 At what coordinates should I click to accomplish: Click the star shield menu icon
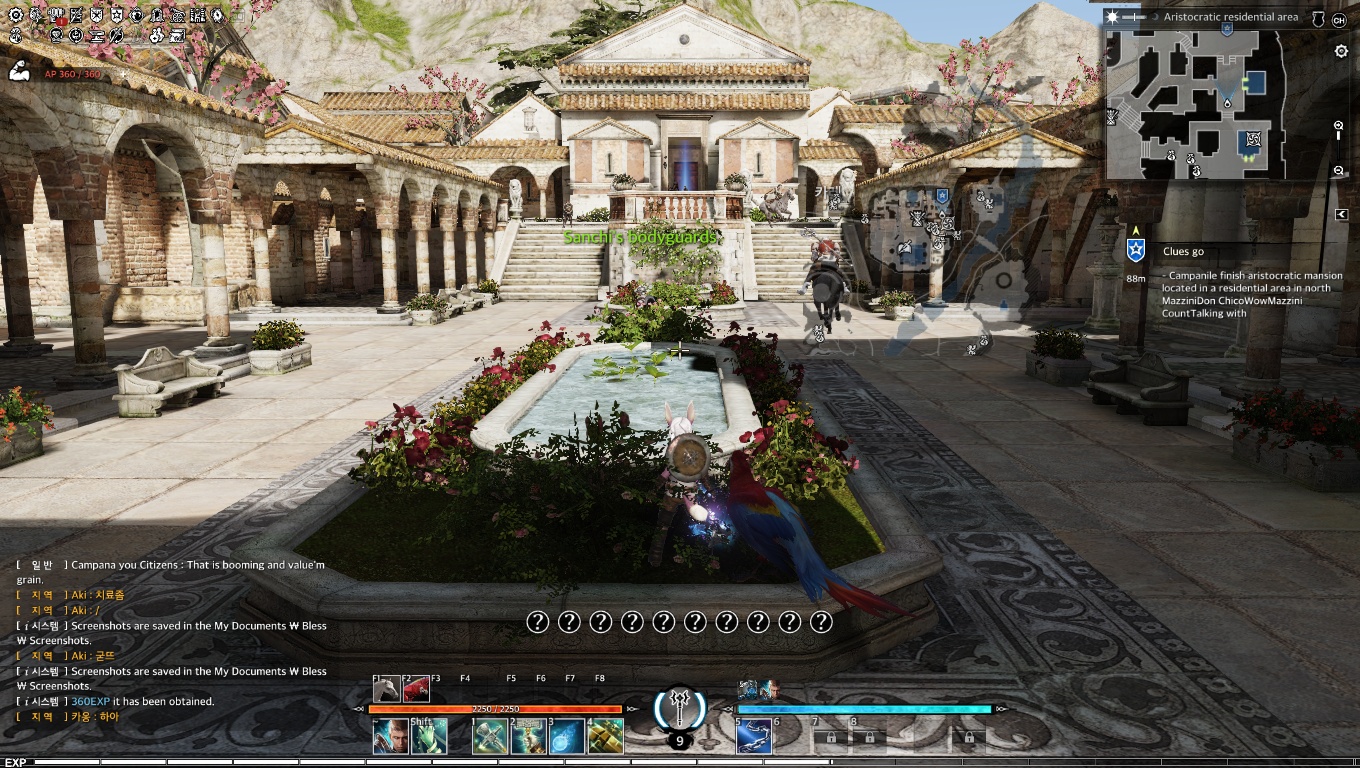tap(117, 16)
